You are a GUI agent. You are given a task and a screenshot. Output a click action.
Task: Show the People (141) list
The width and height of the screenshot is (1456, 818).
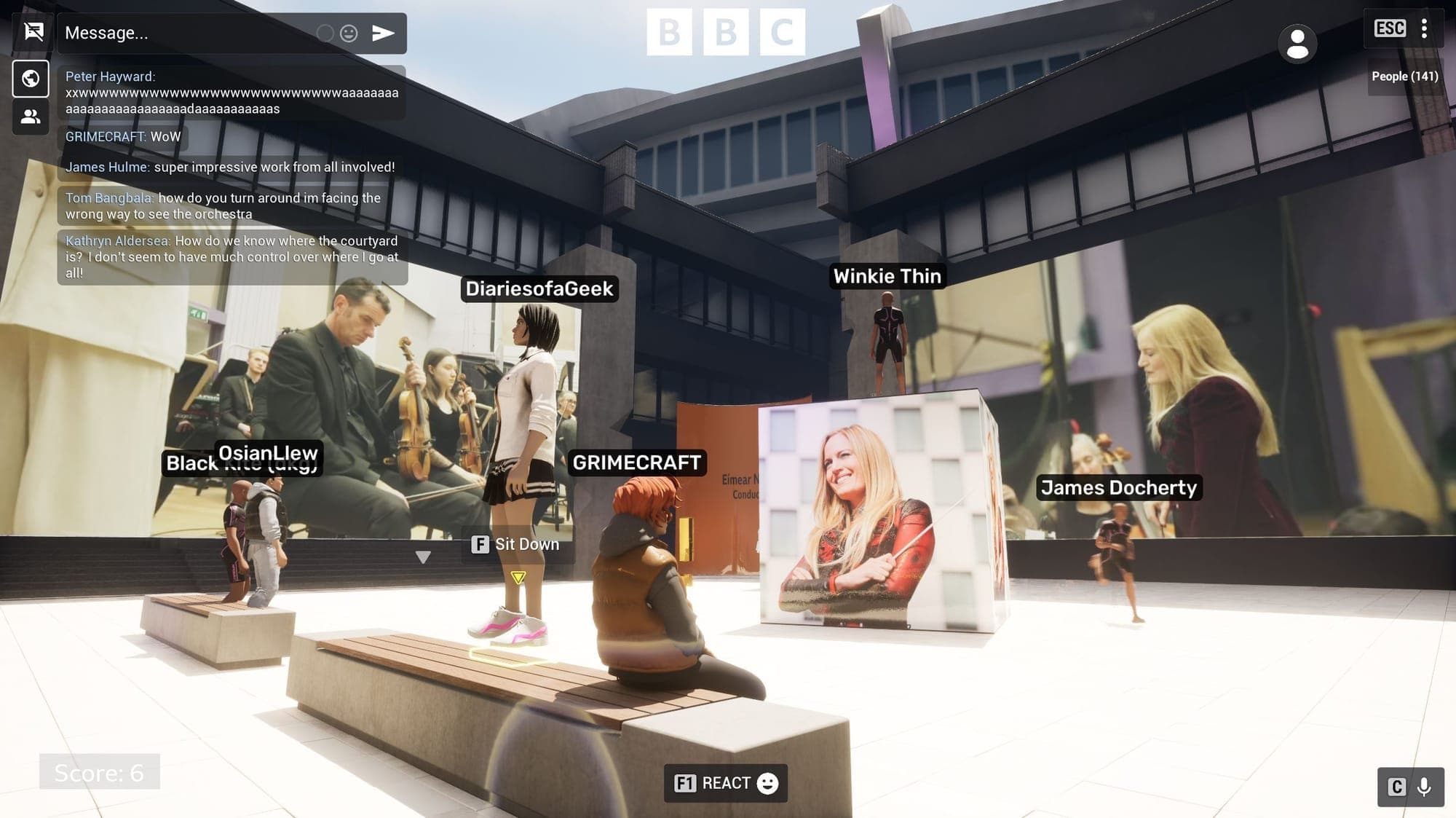[1404, 76]
